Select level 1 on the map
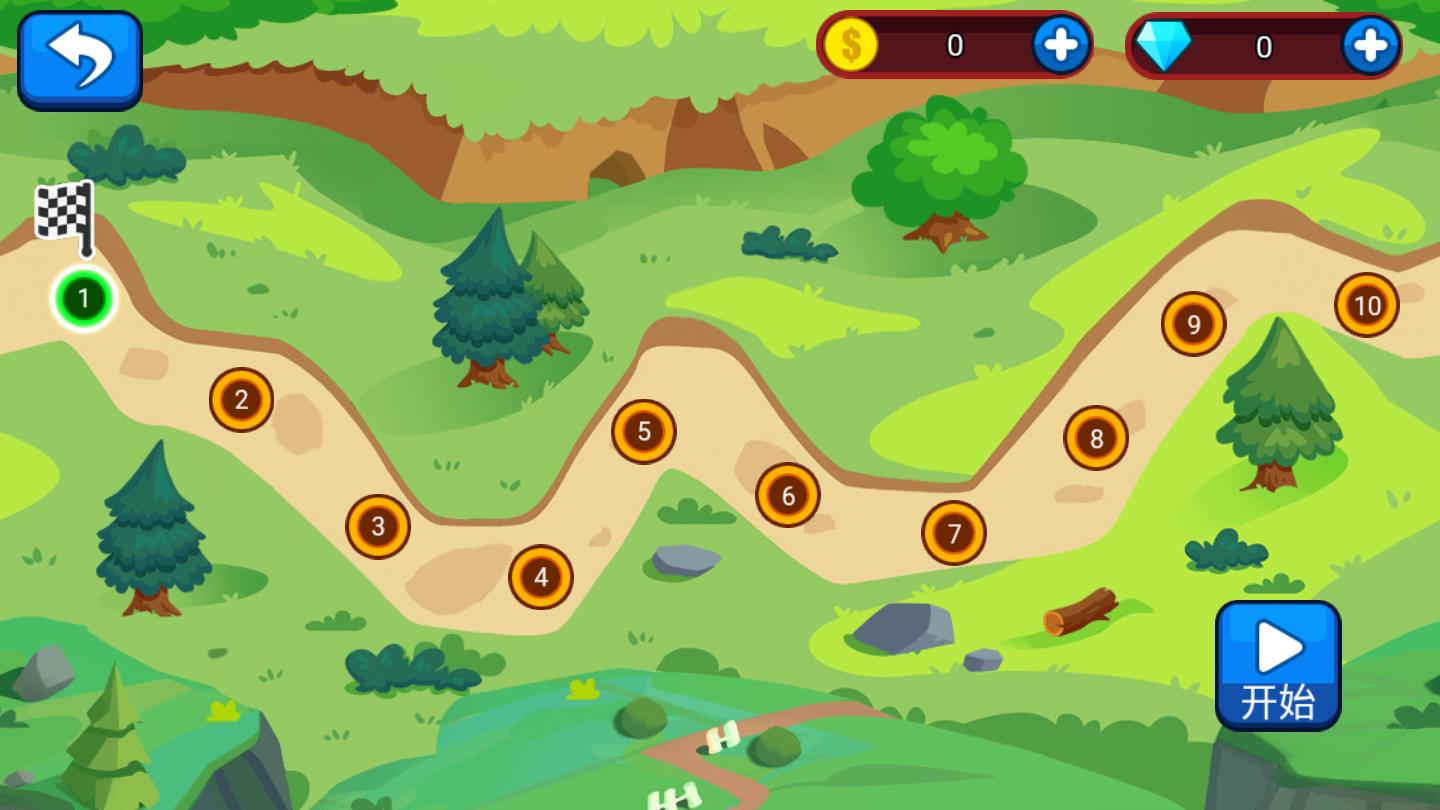Viewport: 1440px width, 810px height. (84, 299)
